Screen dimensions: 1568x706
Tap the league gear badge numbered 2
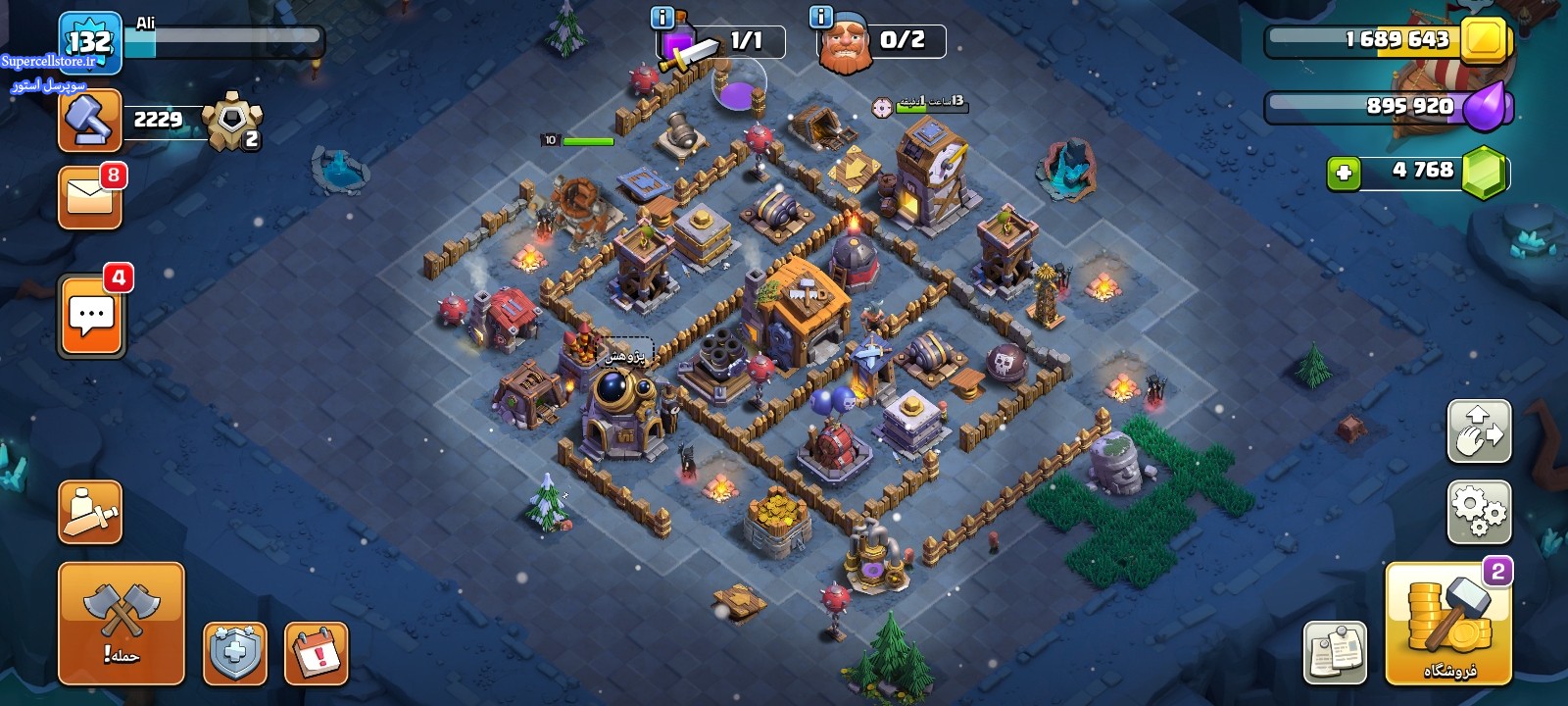point(232,121)
